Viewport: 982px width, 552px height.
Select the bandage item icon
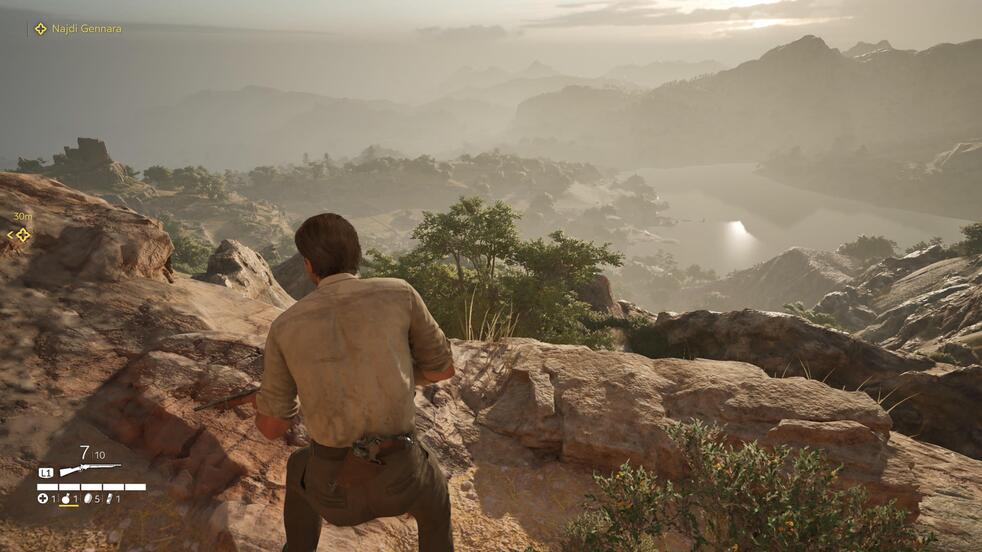(109, 498)
